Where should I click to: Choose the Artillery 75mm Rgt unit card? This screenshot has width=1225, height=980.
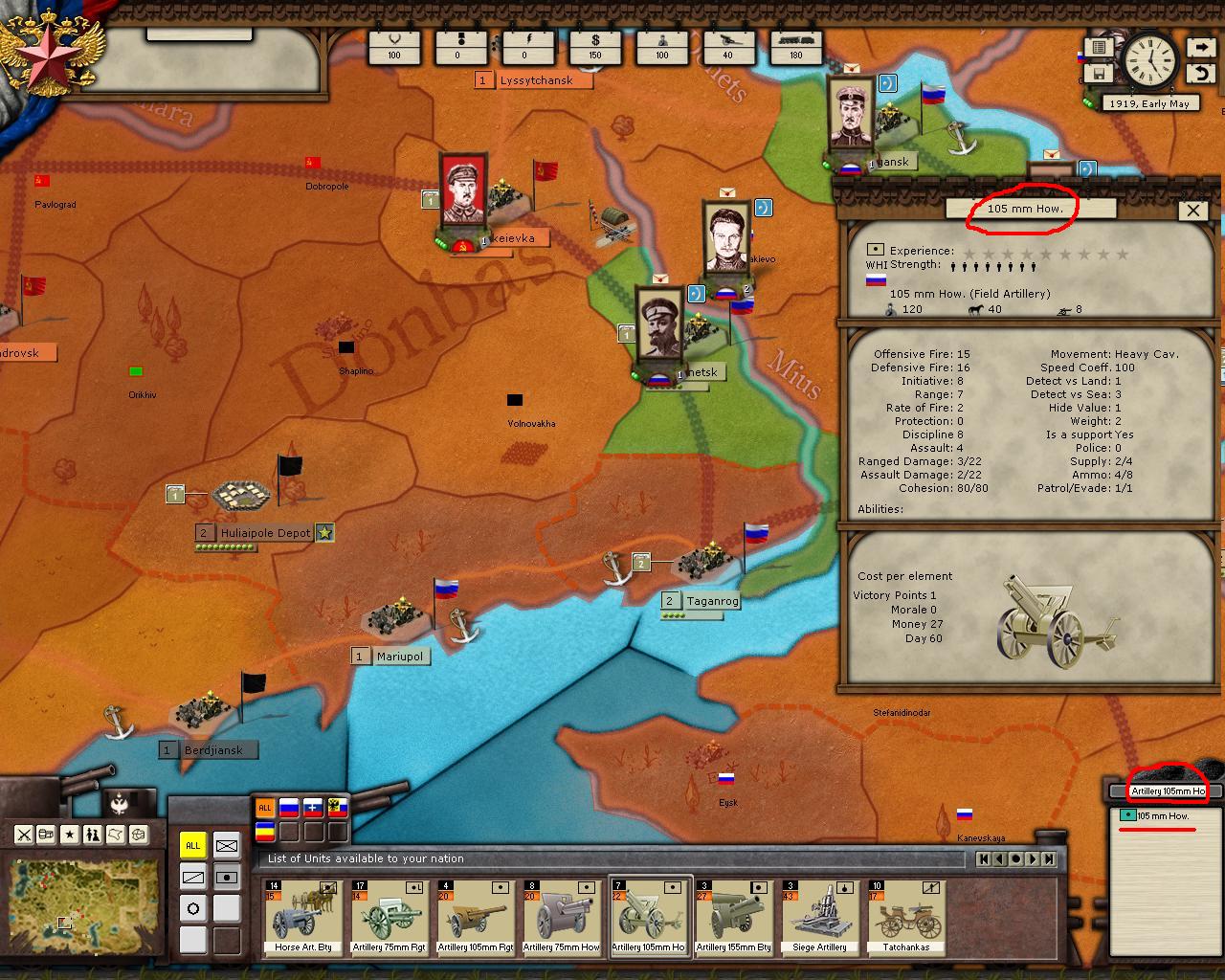tap(389, 918)
